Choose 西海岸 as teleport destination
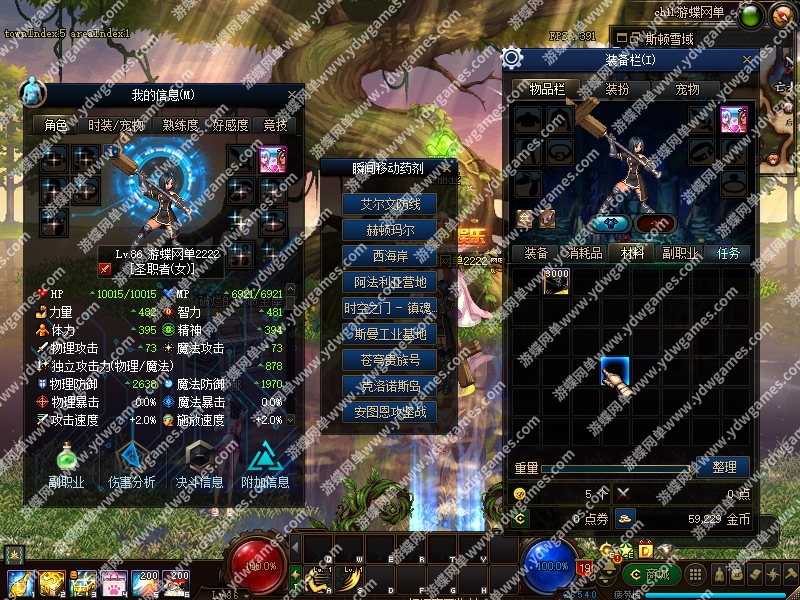 [x=389, y=256]
